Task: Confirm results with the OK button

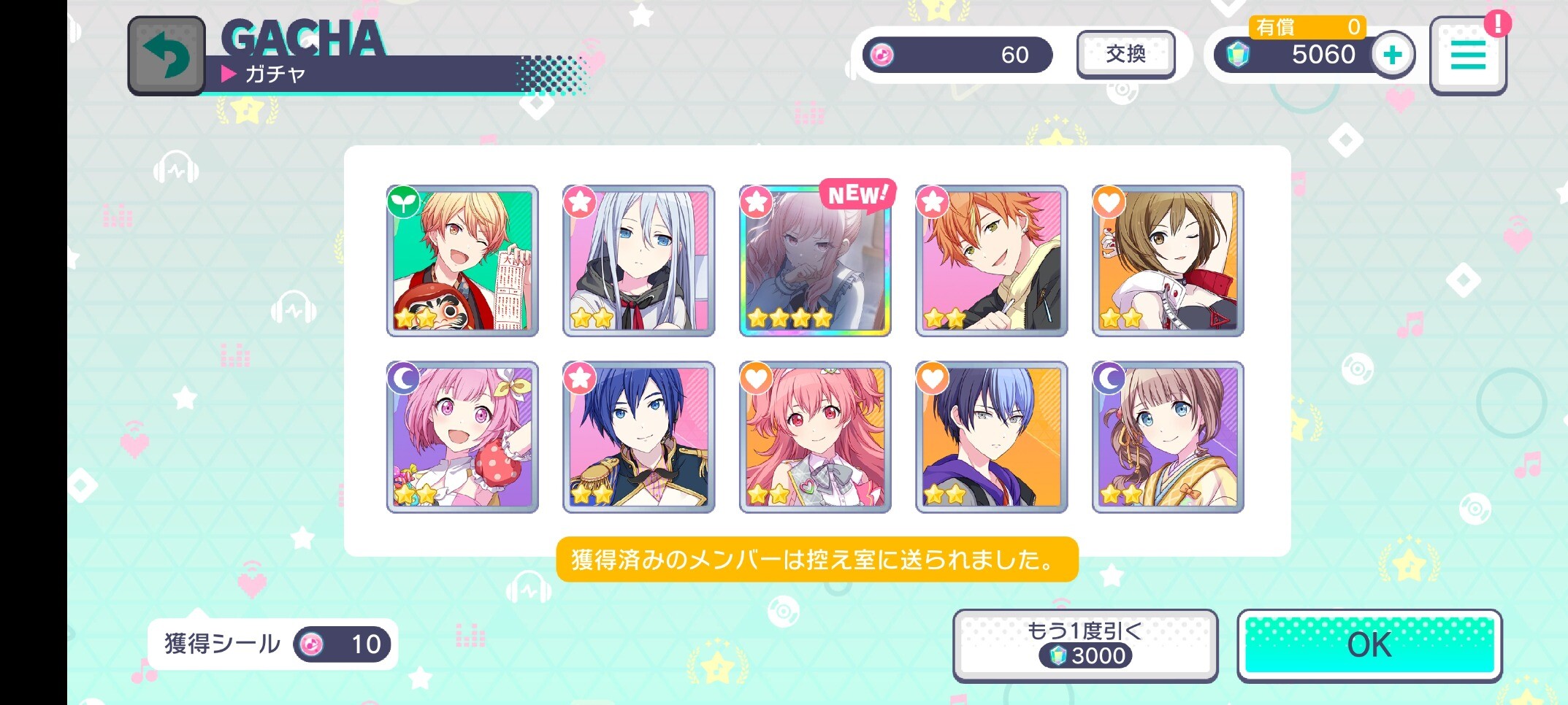Action: [x=1369, y=645]
